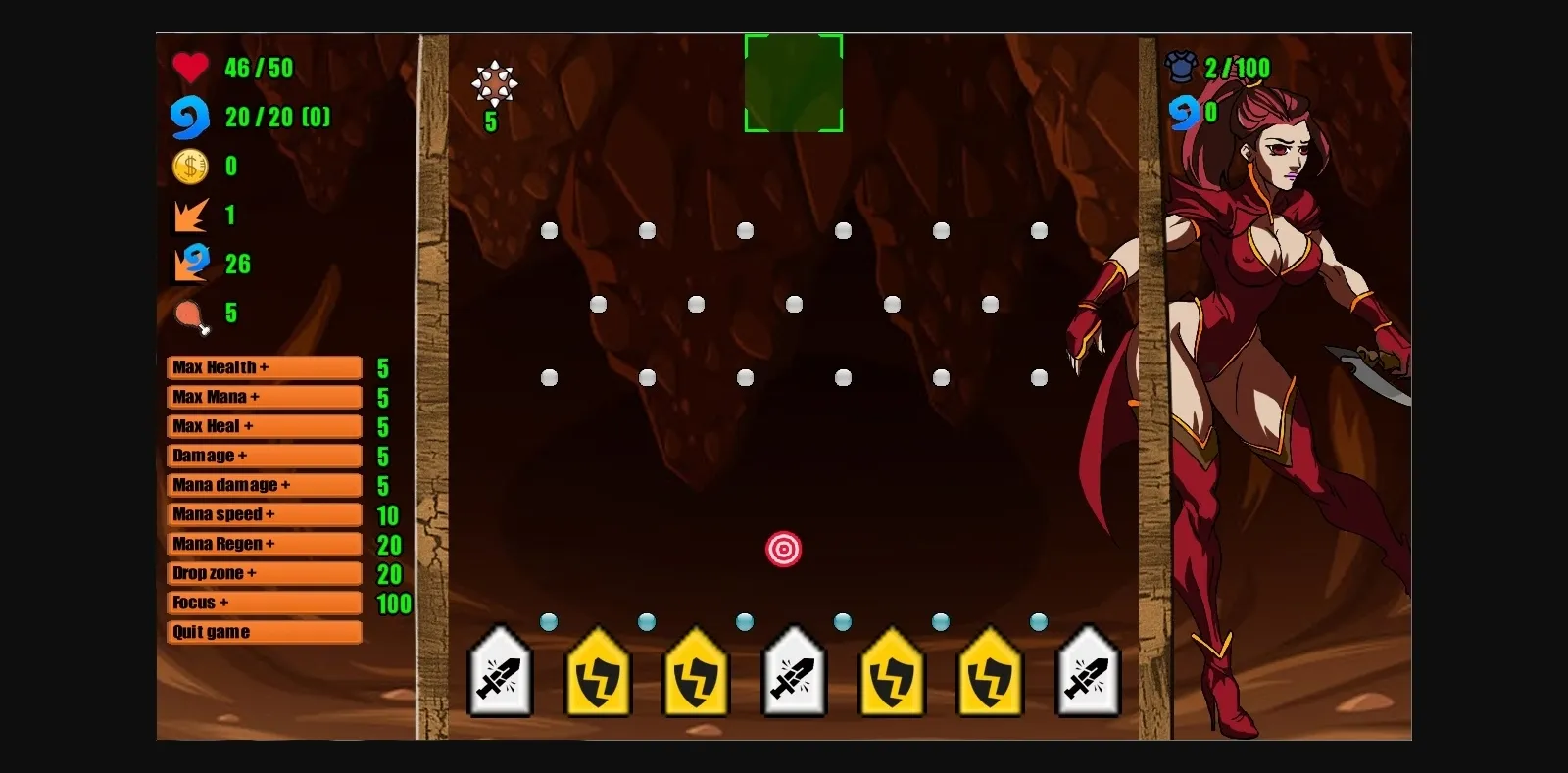Click the blue mana swirl beside 20/20
This screenshot has width=1568, height=773.
click(193, 117)
